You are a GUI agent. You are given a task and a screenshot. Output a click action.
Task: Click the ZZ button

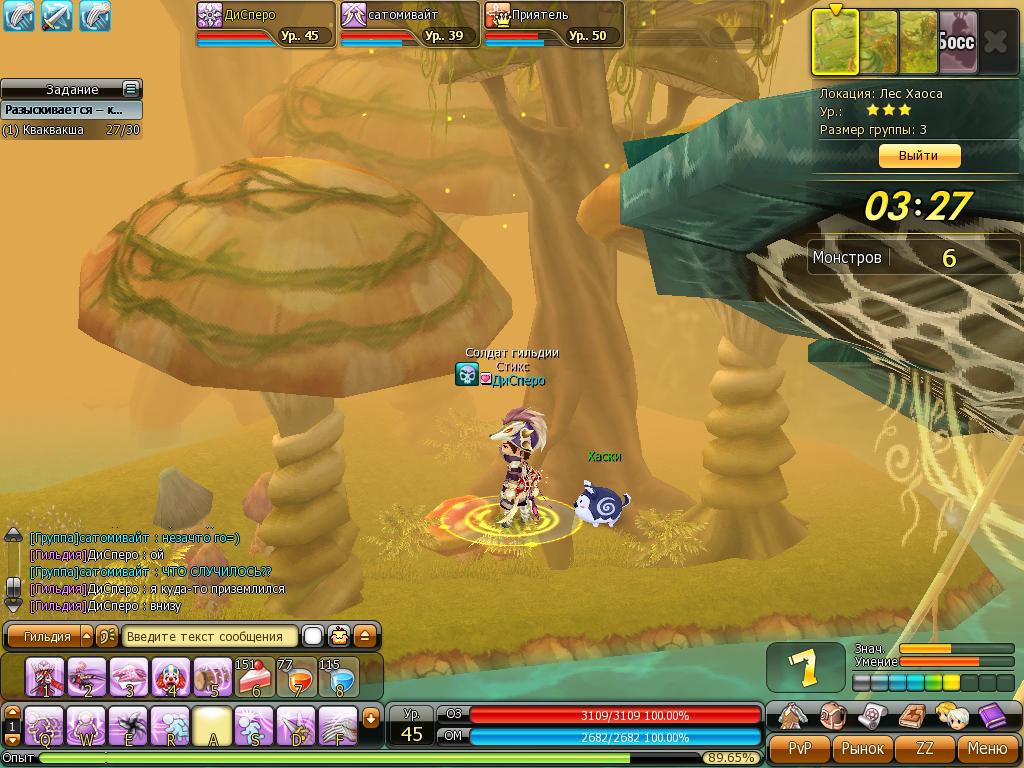pos(925,748)
